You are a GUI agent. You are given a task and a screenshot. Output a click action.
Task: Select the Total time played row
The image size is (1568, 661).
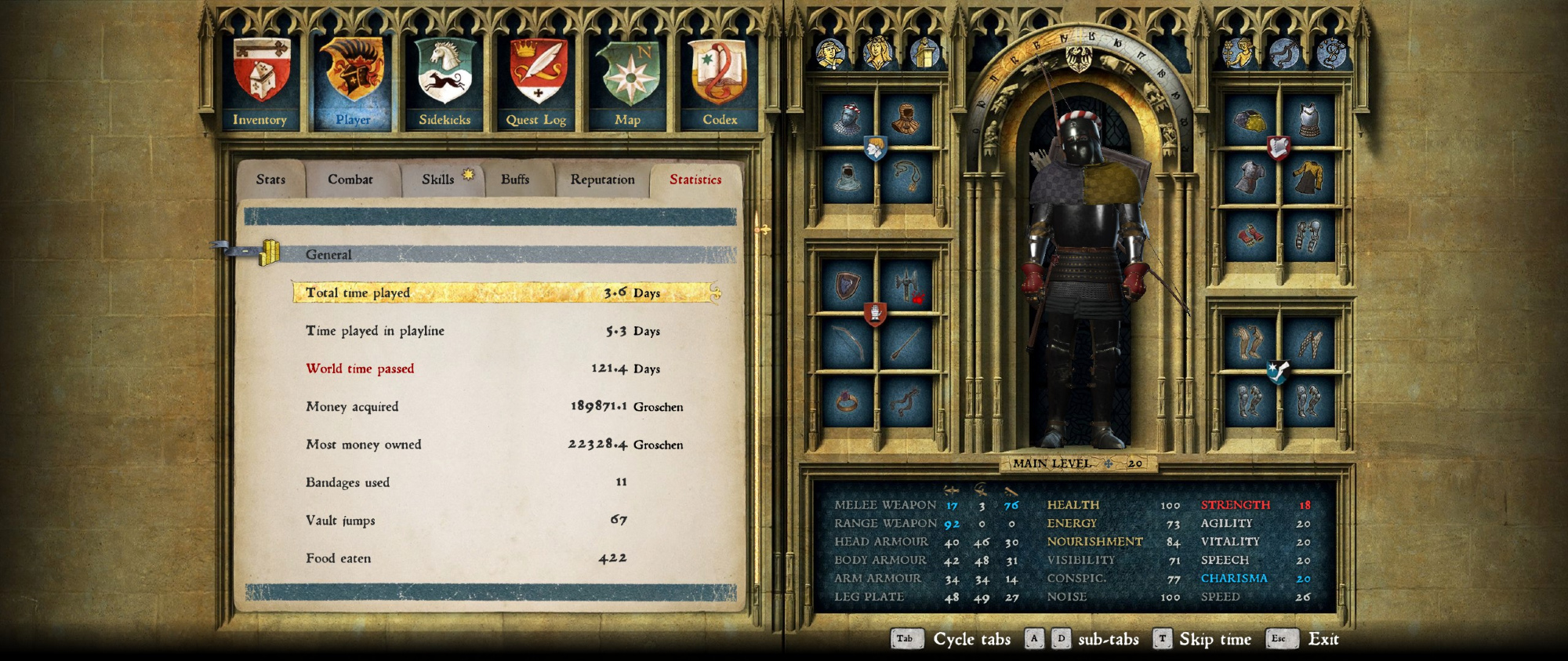(x=502, y=292)
